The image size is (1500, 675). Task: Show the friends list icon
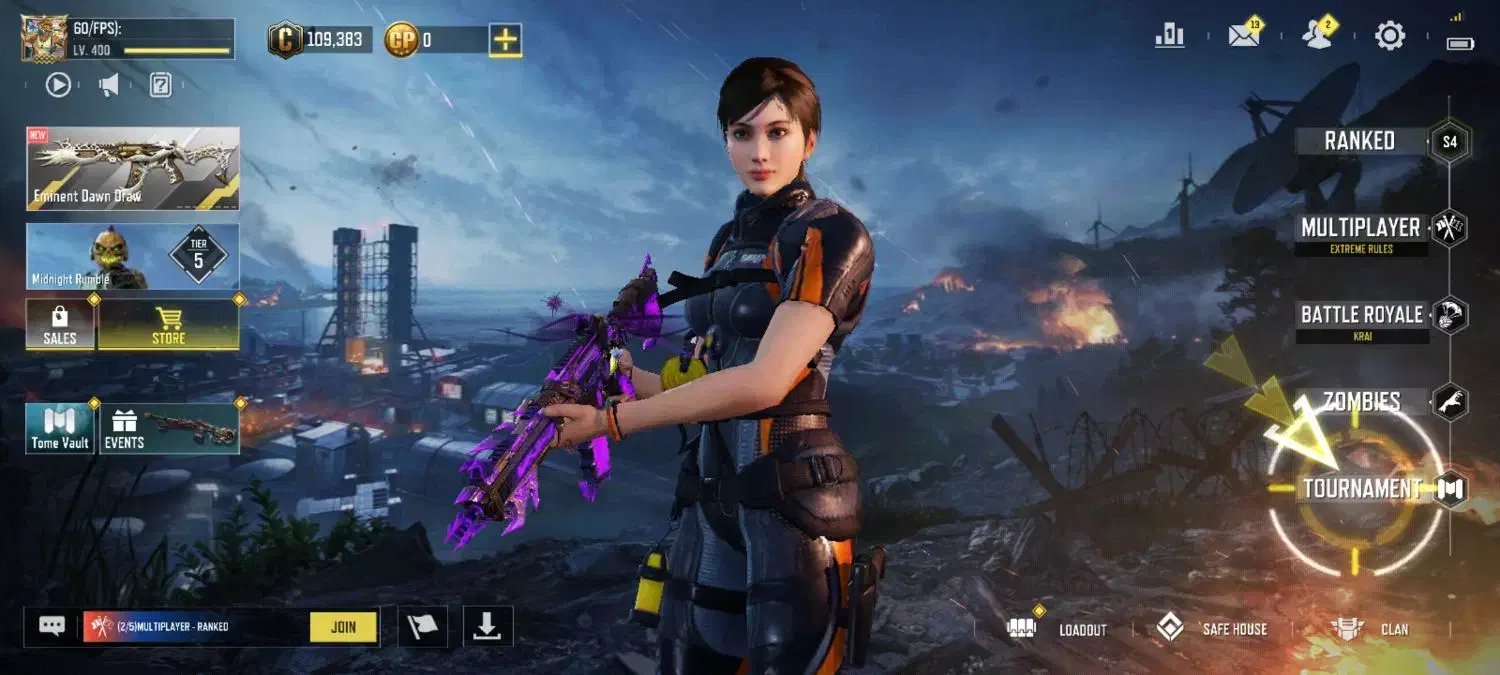pos(1317,36)
